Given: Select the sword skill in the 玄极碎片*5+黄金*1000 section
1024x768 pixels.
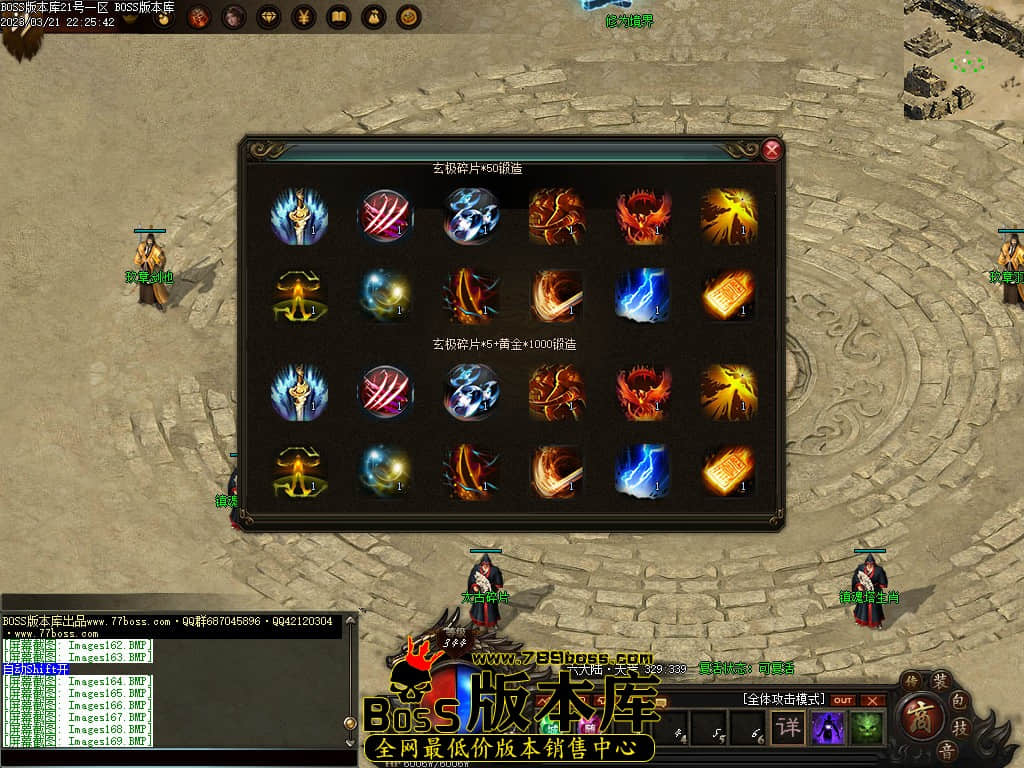Looking at the screenshot, I should click(298, 391).
